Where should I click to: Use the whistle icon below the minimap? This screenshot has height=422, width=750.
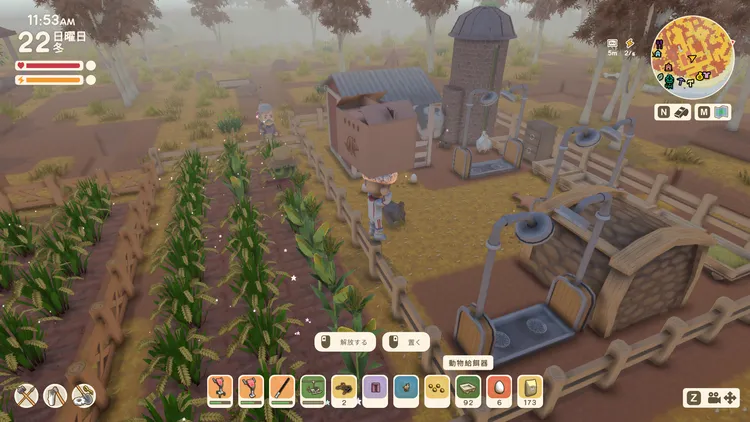coord(681,112)
